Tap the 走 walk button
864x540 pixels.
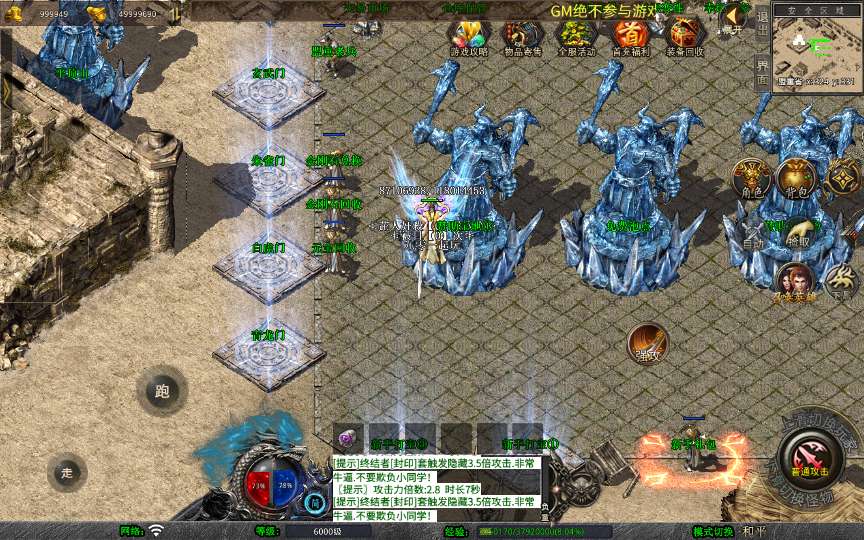coord(68,472)
